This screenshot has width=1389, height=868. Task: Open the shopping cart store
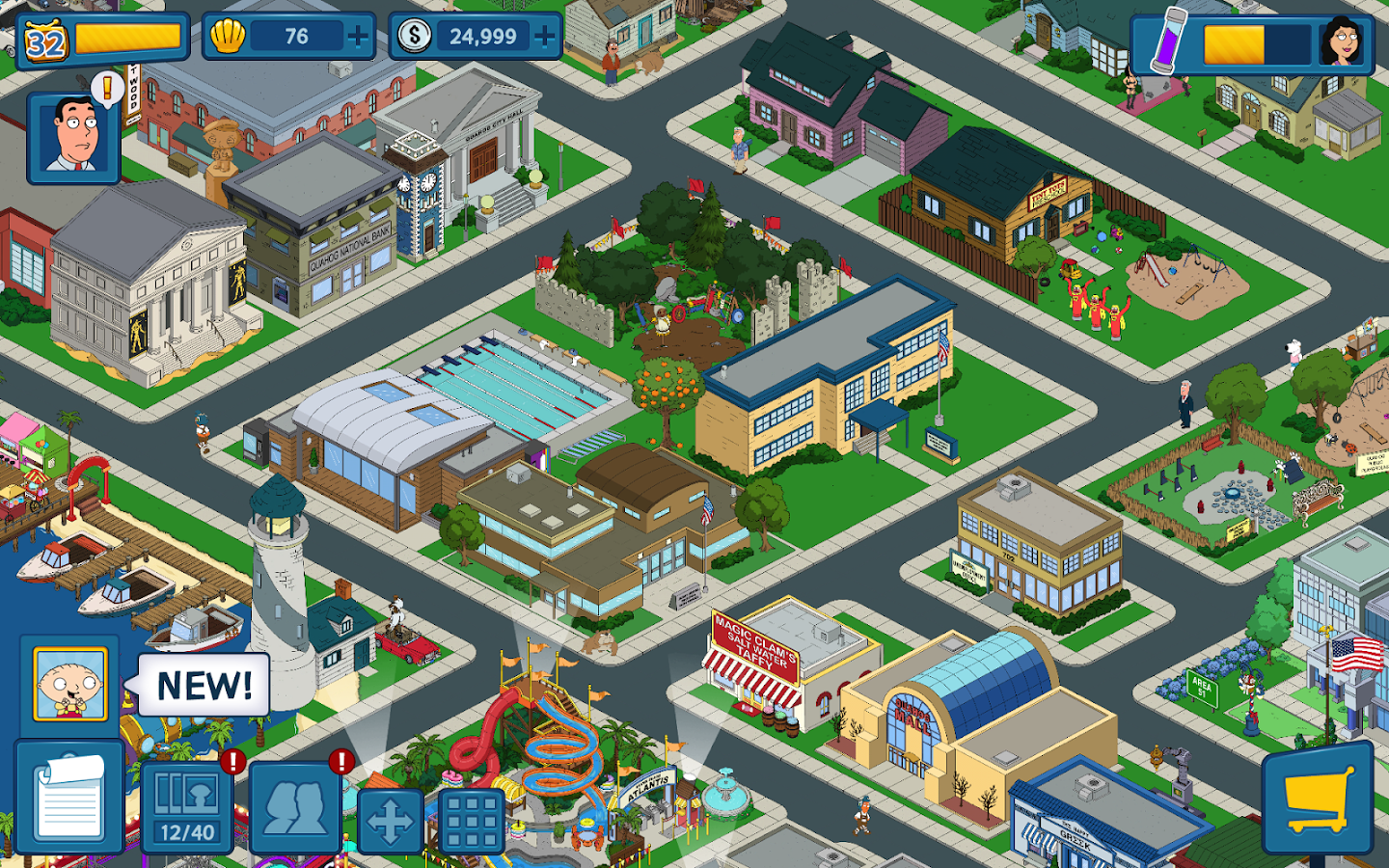[1318, 800]
